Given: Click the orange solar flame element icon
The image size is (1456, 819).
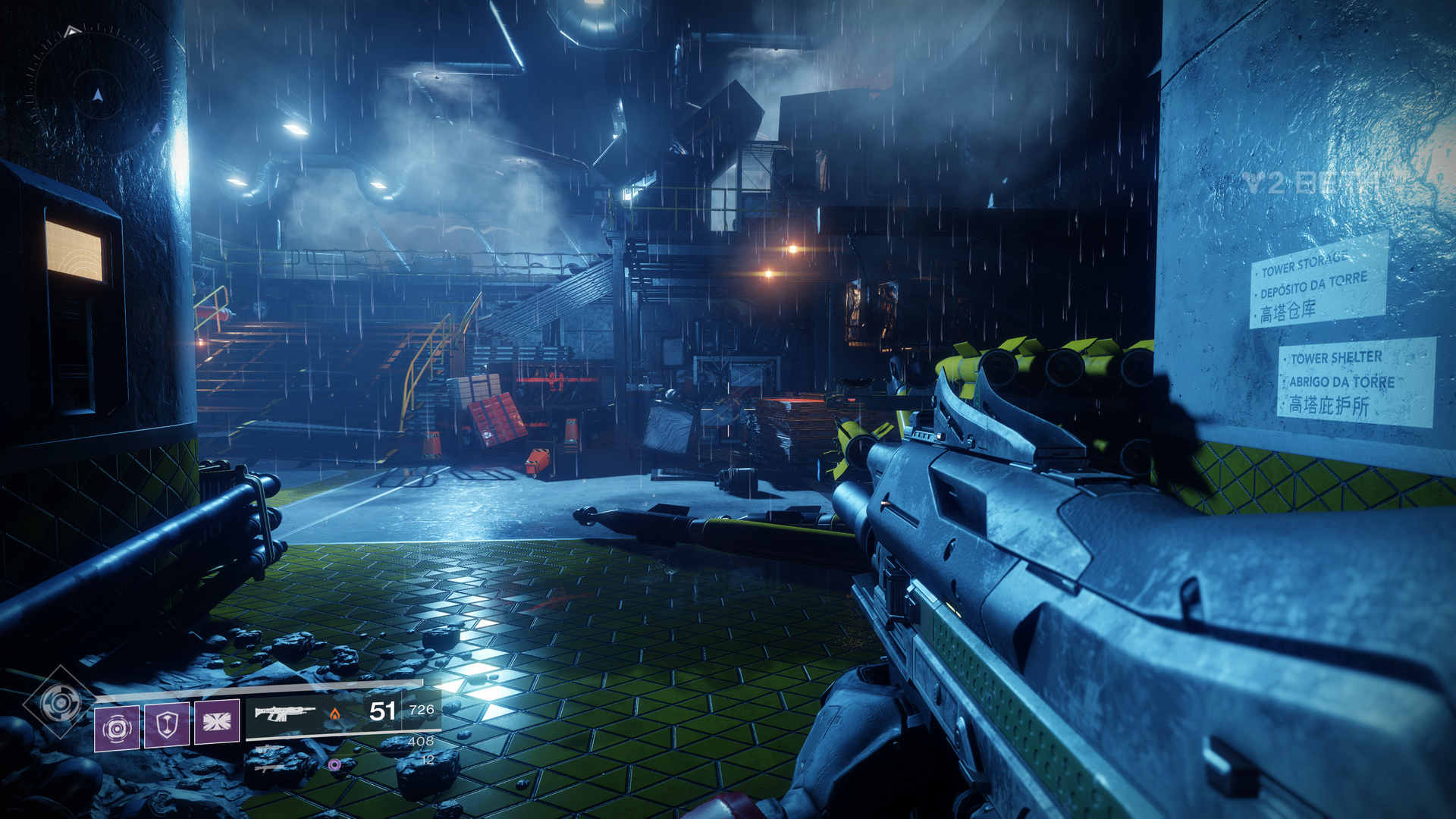Looking at the screenshot, I should [334, 714].
